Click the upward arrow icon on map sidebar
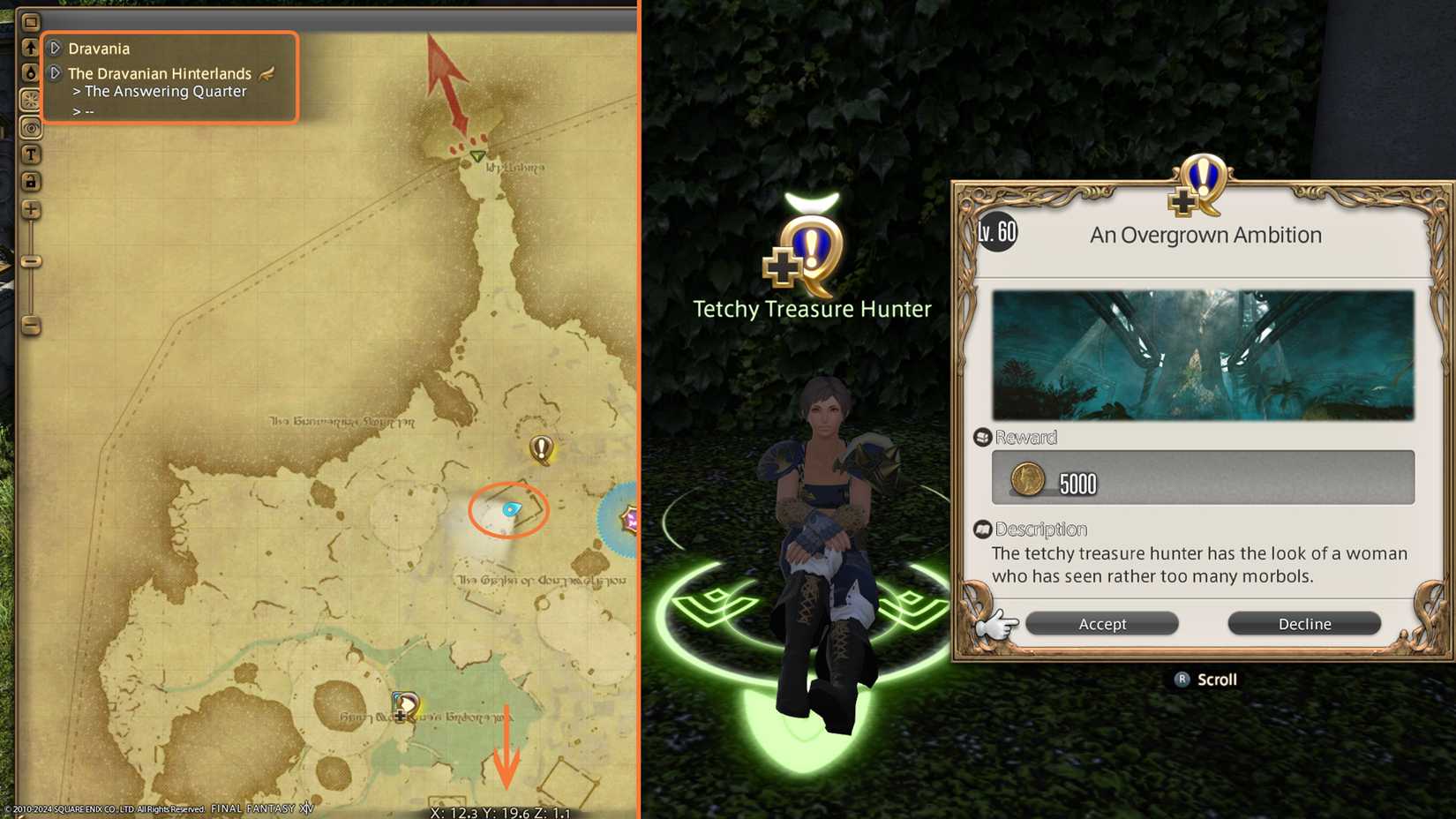The height and width of the screenshot is (819, 1456). pos(30,46)
